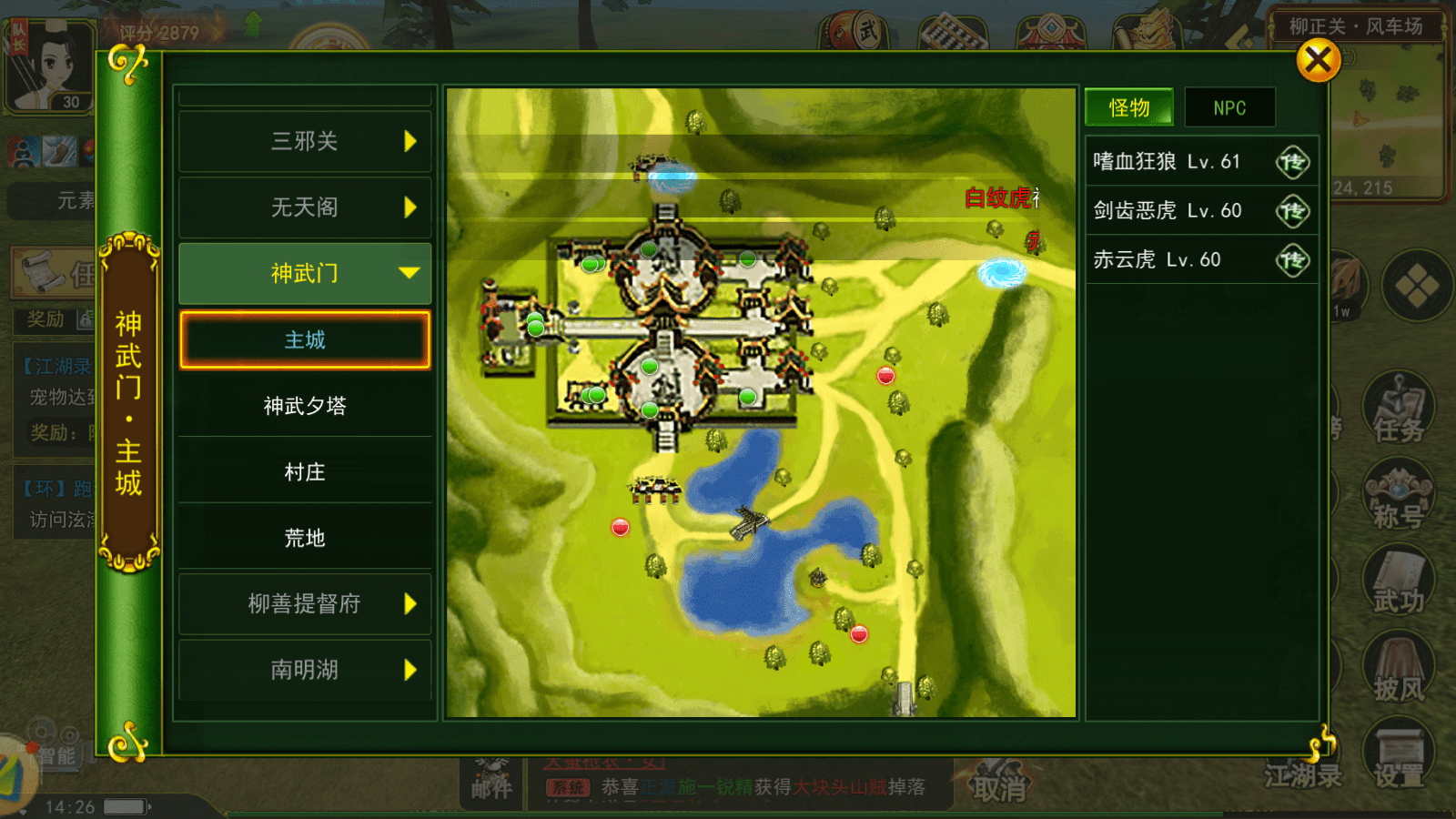The image size is (1456, 819).
Task: Expand the 南明湖 region entry
Action: (305, 670)
